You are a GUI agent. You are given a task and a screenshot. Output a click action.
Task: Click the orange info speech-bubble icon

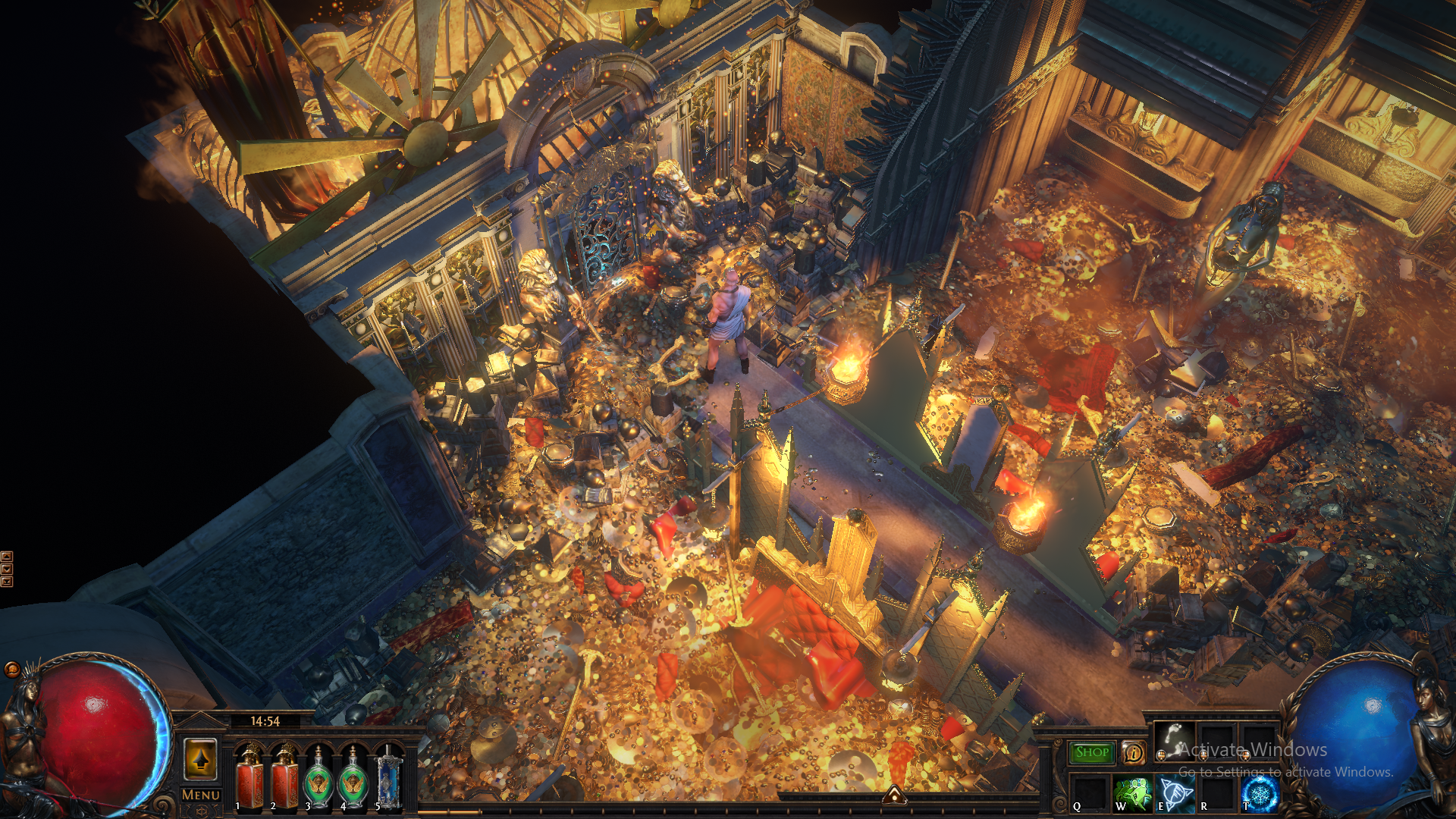click(1134, 752)
